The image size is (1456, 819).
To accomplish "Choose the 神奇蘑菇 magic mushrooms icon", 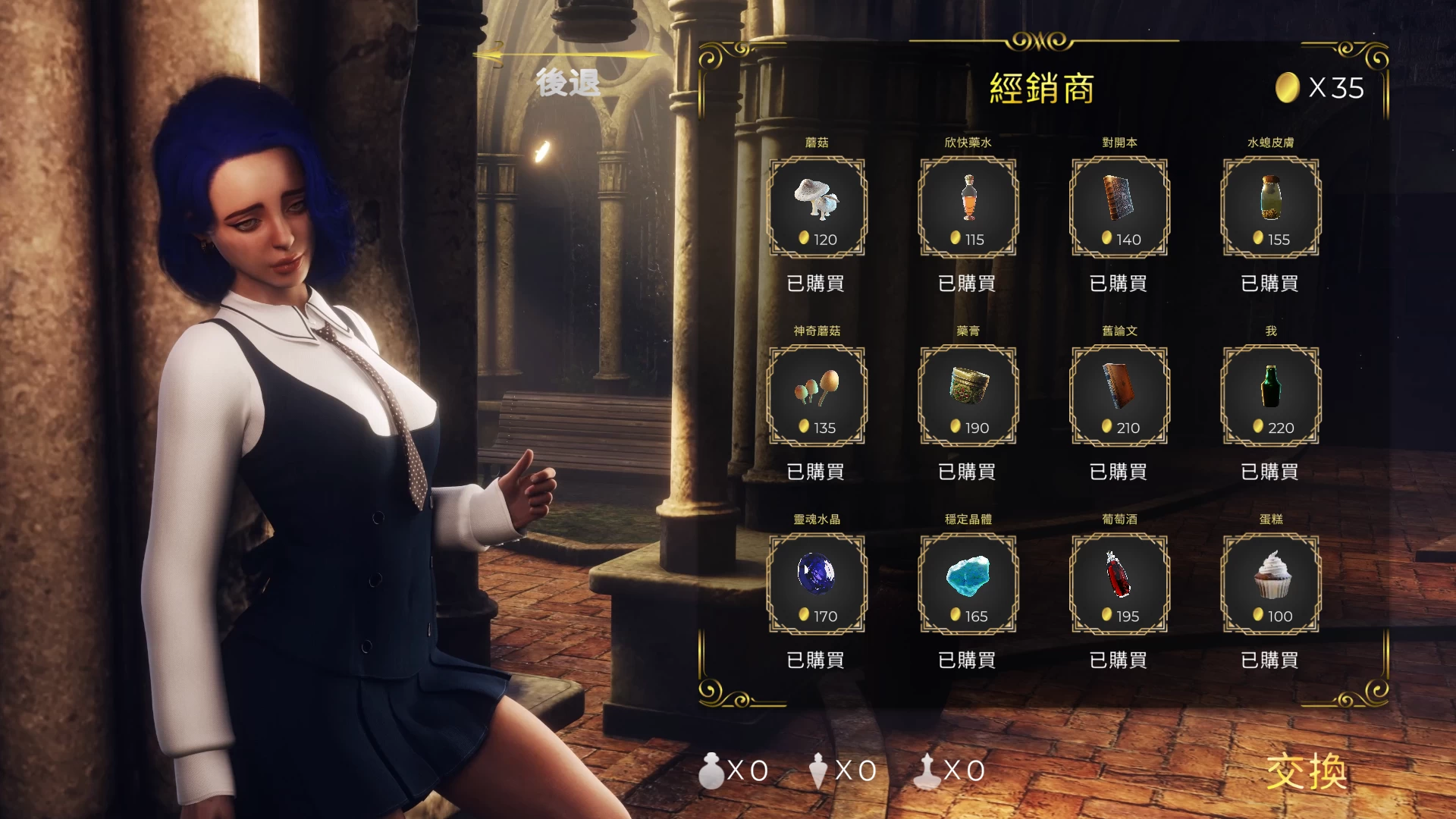I will tap(817, 391).
